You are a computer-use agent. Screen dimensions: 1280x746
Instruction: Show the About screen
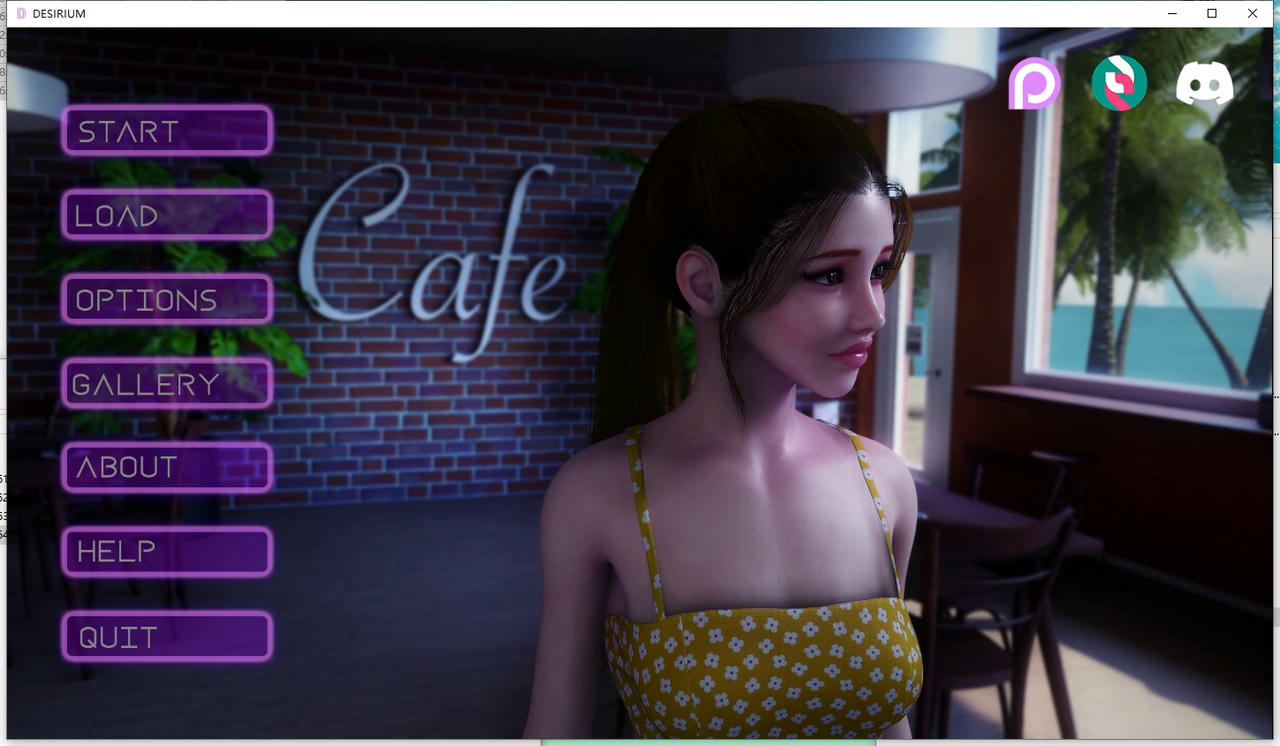point(167,467)
